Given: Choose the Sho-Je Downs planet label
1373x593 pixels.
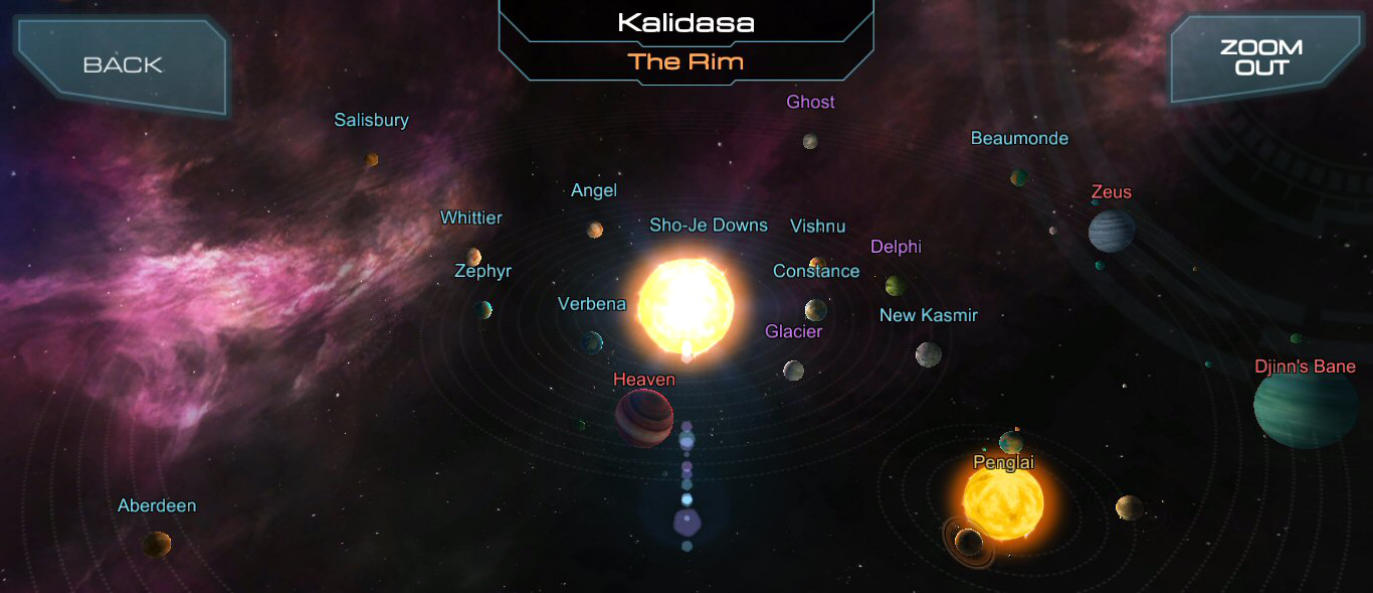Looking at the screenshot, I should (708, 225).
